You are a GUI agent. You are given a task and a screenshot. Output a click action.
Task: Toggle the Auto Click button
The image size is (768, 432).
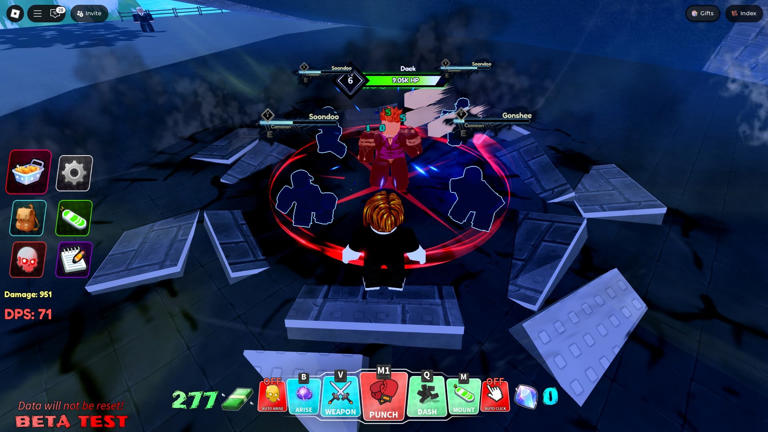coord(495,397)
